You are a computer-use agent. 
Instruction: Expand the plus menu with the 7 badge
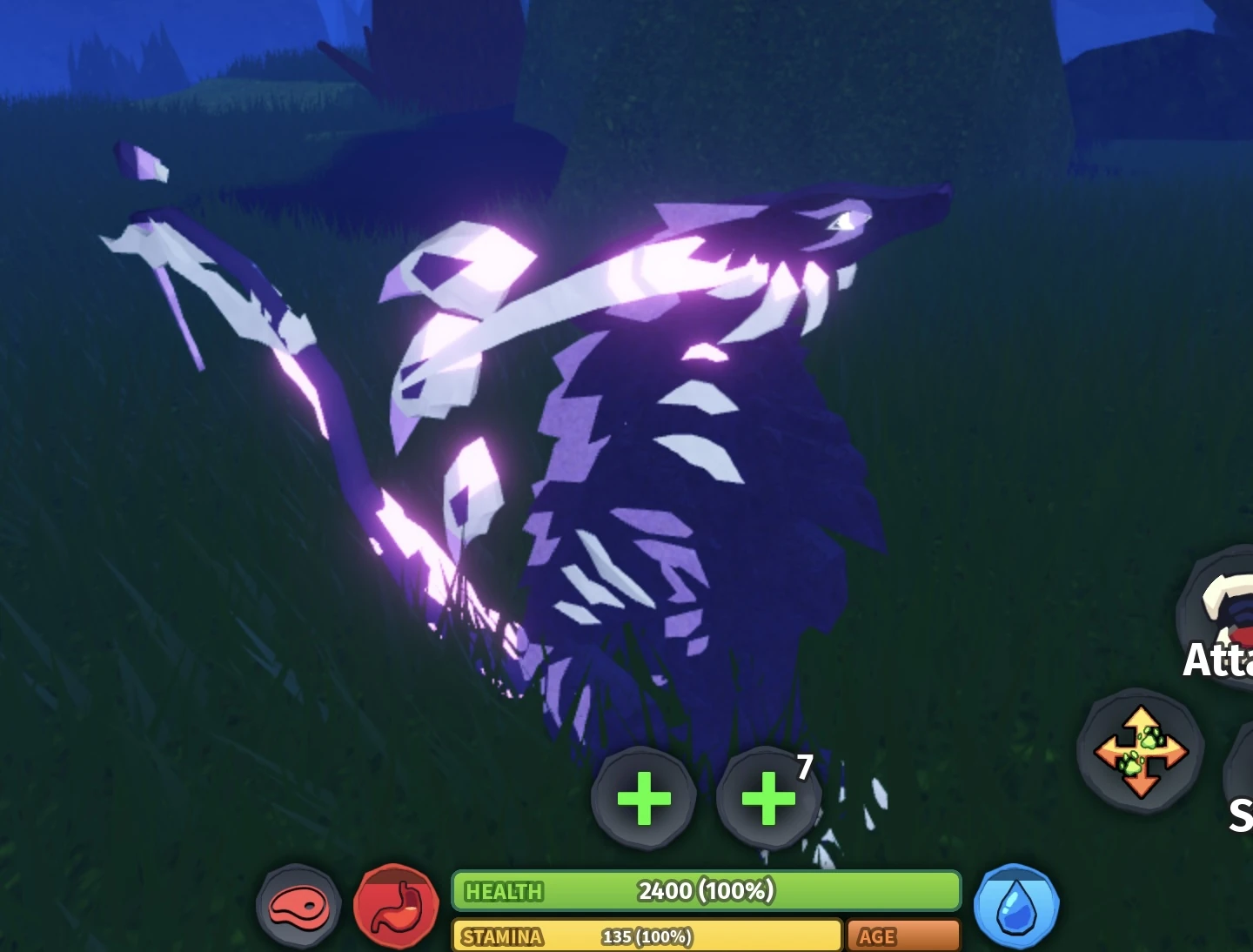click(x=767, y=797)
